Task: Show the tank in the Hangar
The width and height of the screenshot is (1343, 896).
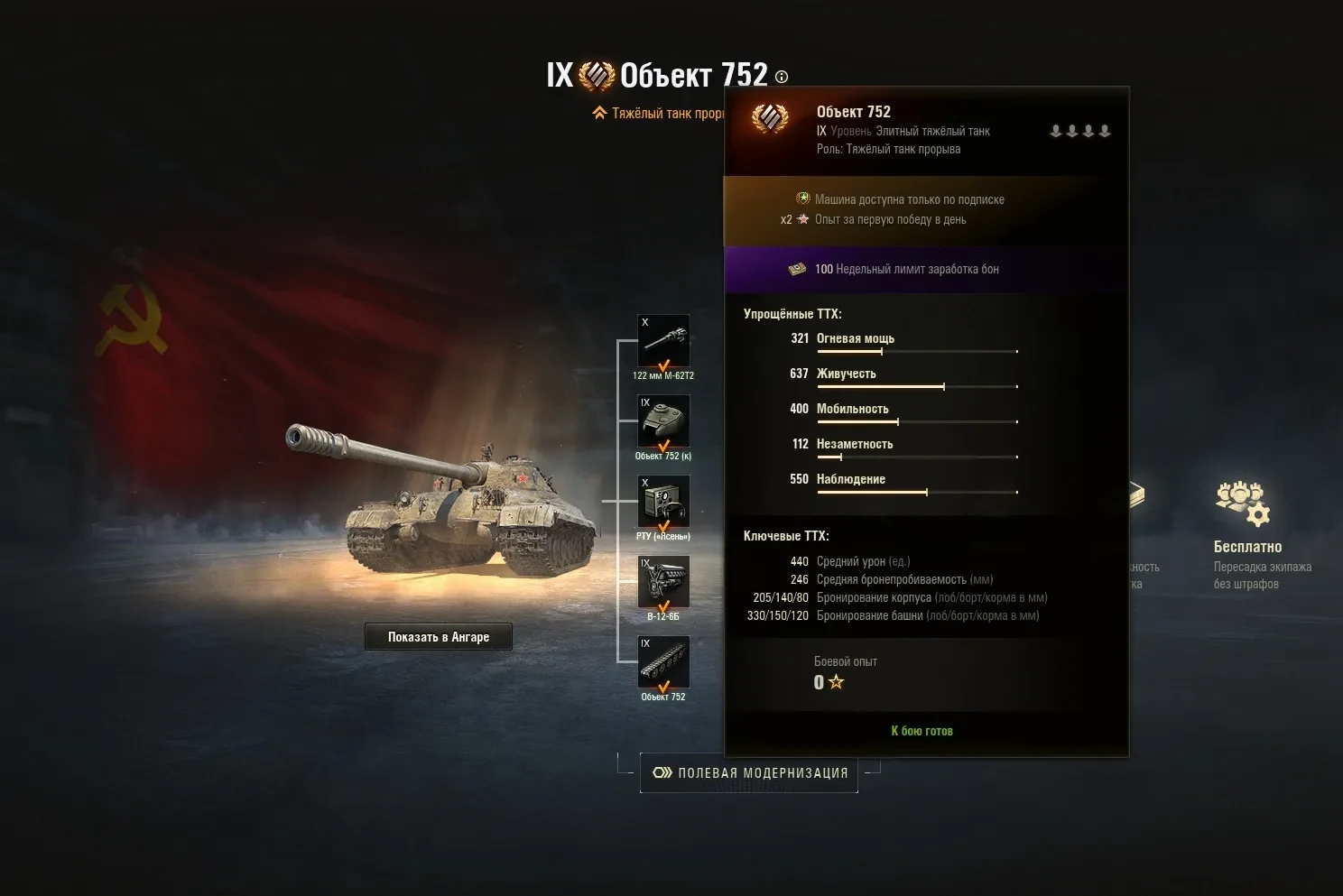Action: tap(439, 637)
